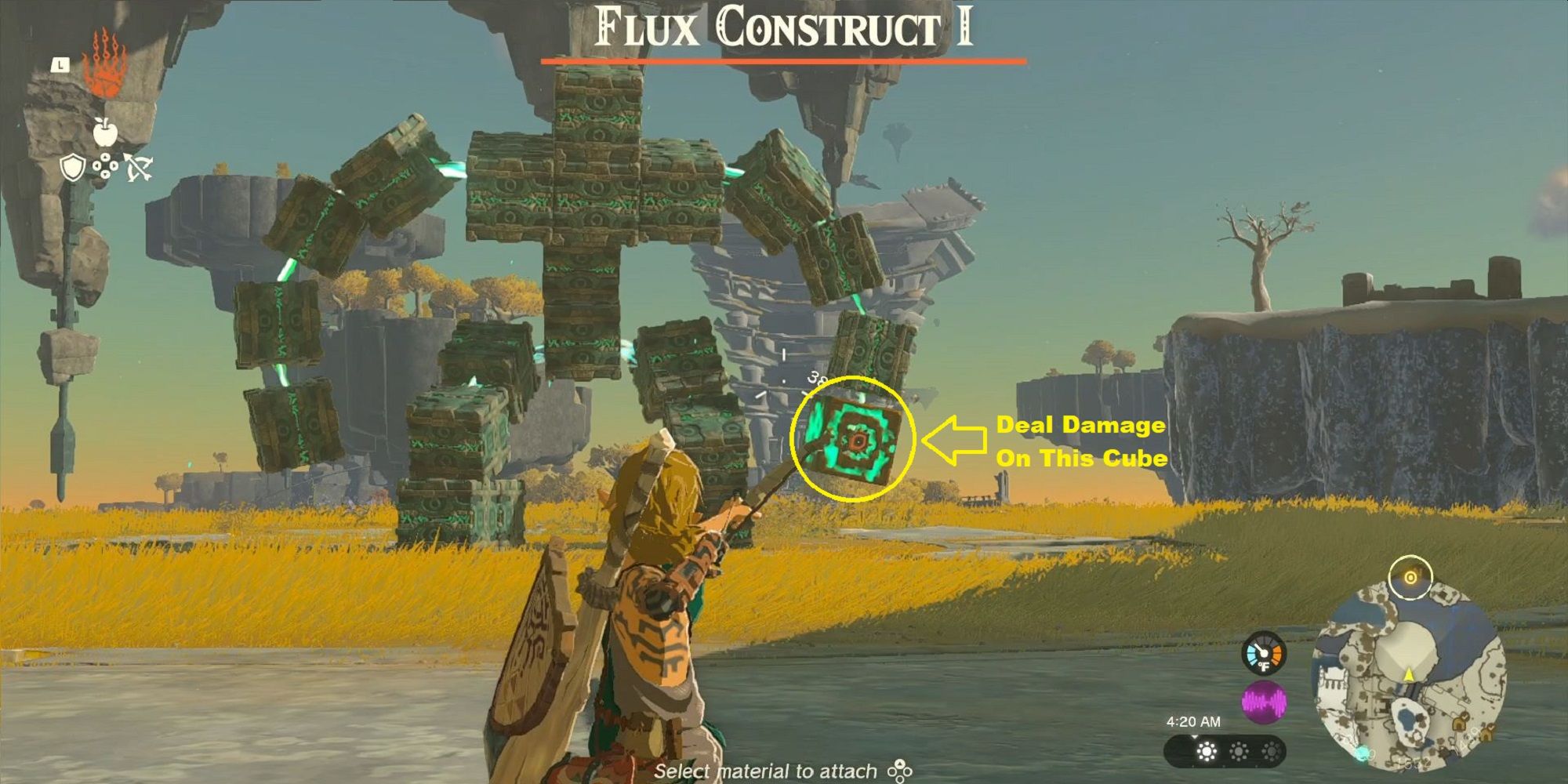Click the d-pad icon next to the shield
Screen dimensions: 1568x784
(x=106, y=165)
